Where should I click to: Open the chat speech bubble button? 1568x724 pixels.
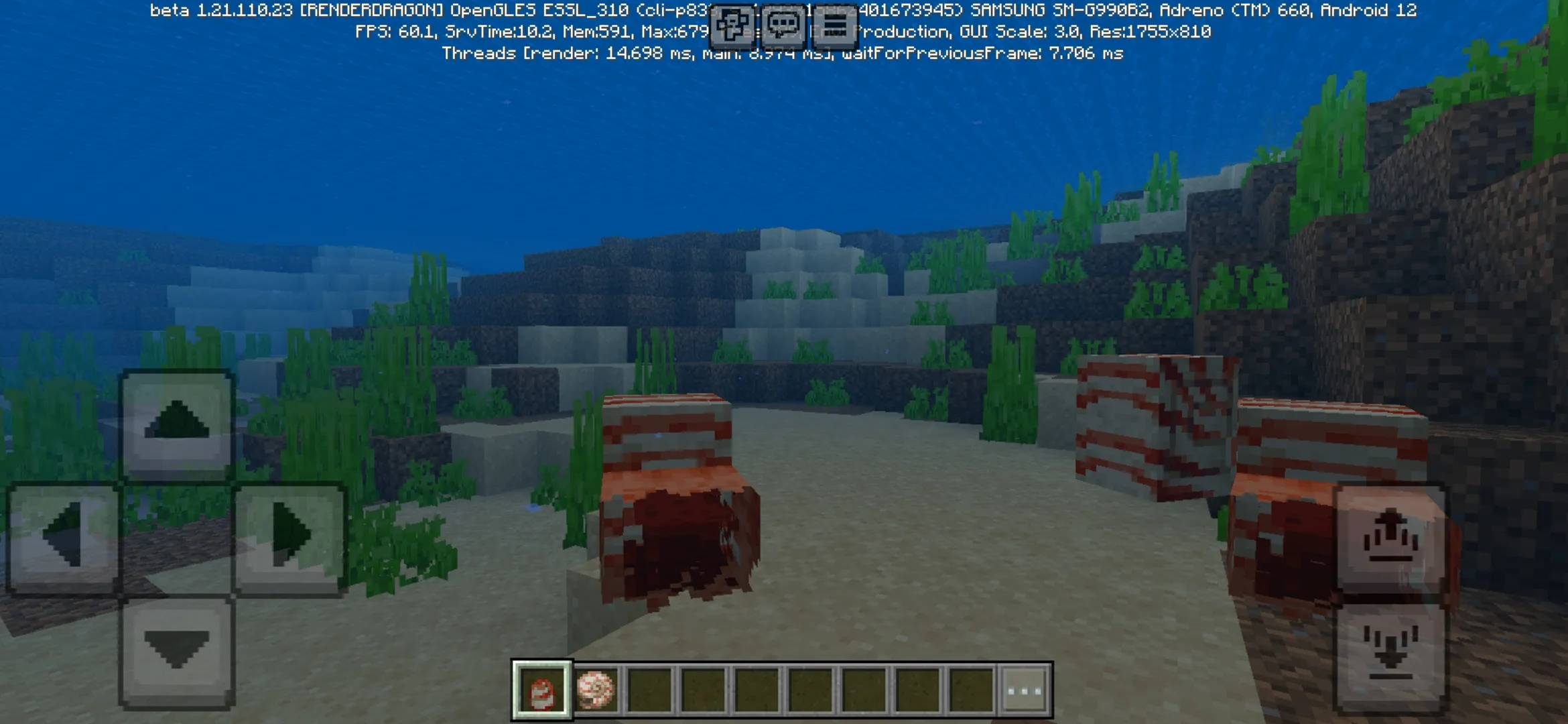783,25
